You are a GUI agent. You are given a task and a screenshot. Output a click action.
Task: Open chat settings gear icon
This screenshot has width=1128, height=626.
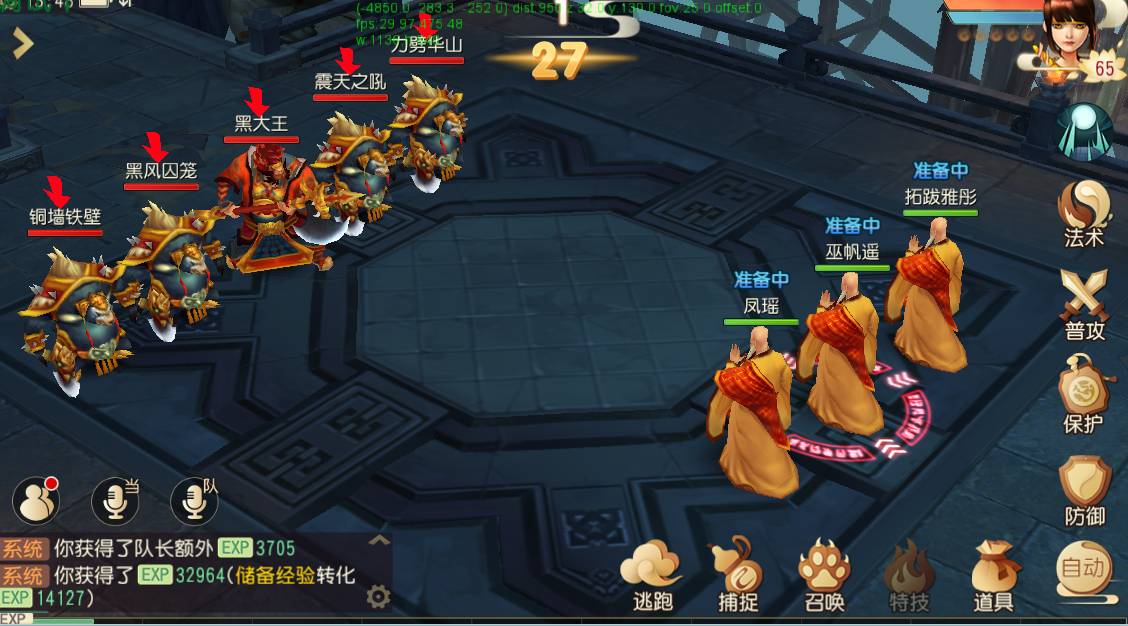pos(378,597)
